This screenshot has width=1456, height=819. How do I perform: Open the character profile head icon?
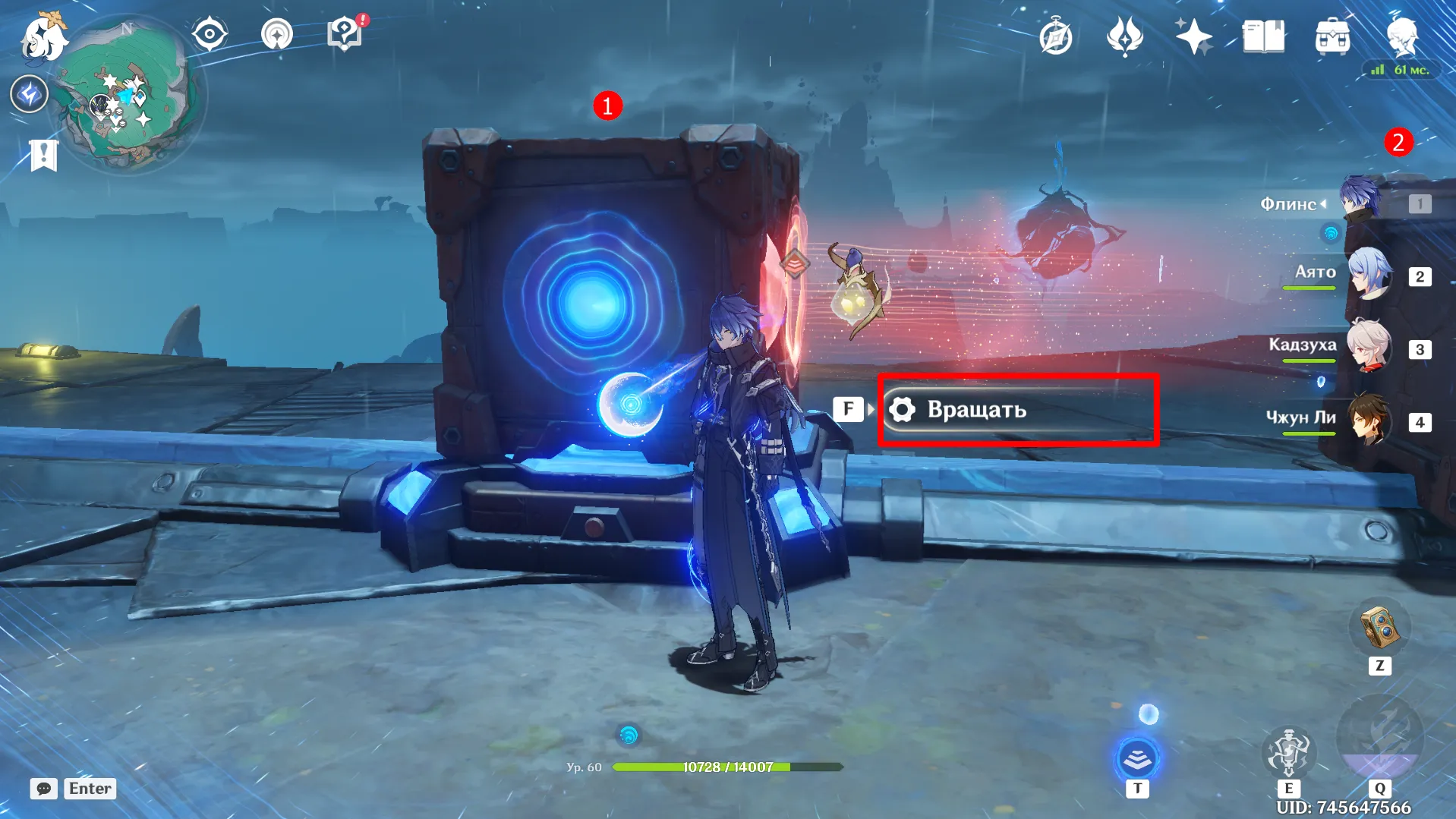(x=1401, y=36)
